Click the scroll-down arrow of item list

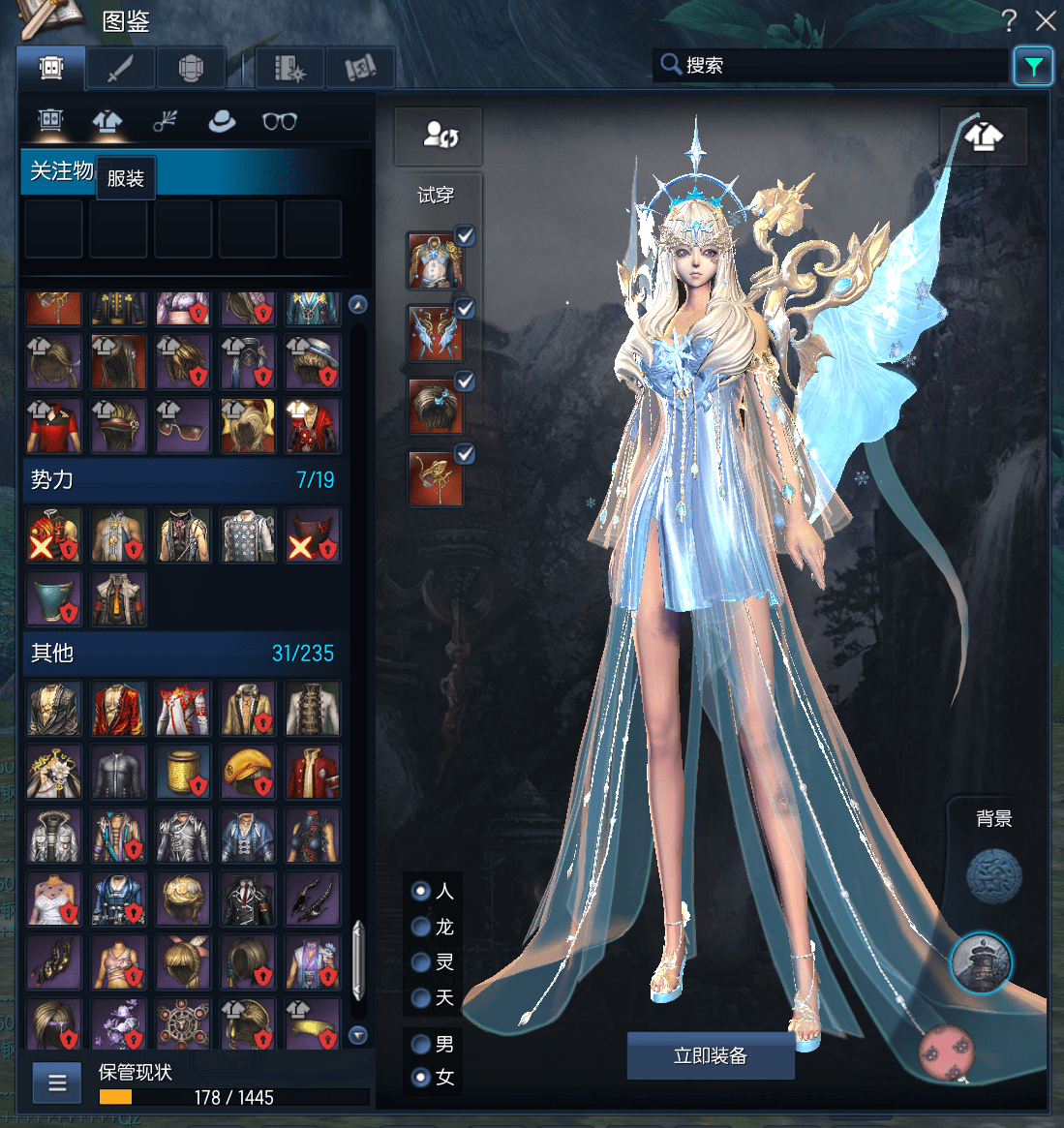[x=358, y=1035]
